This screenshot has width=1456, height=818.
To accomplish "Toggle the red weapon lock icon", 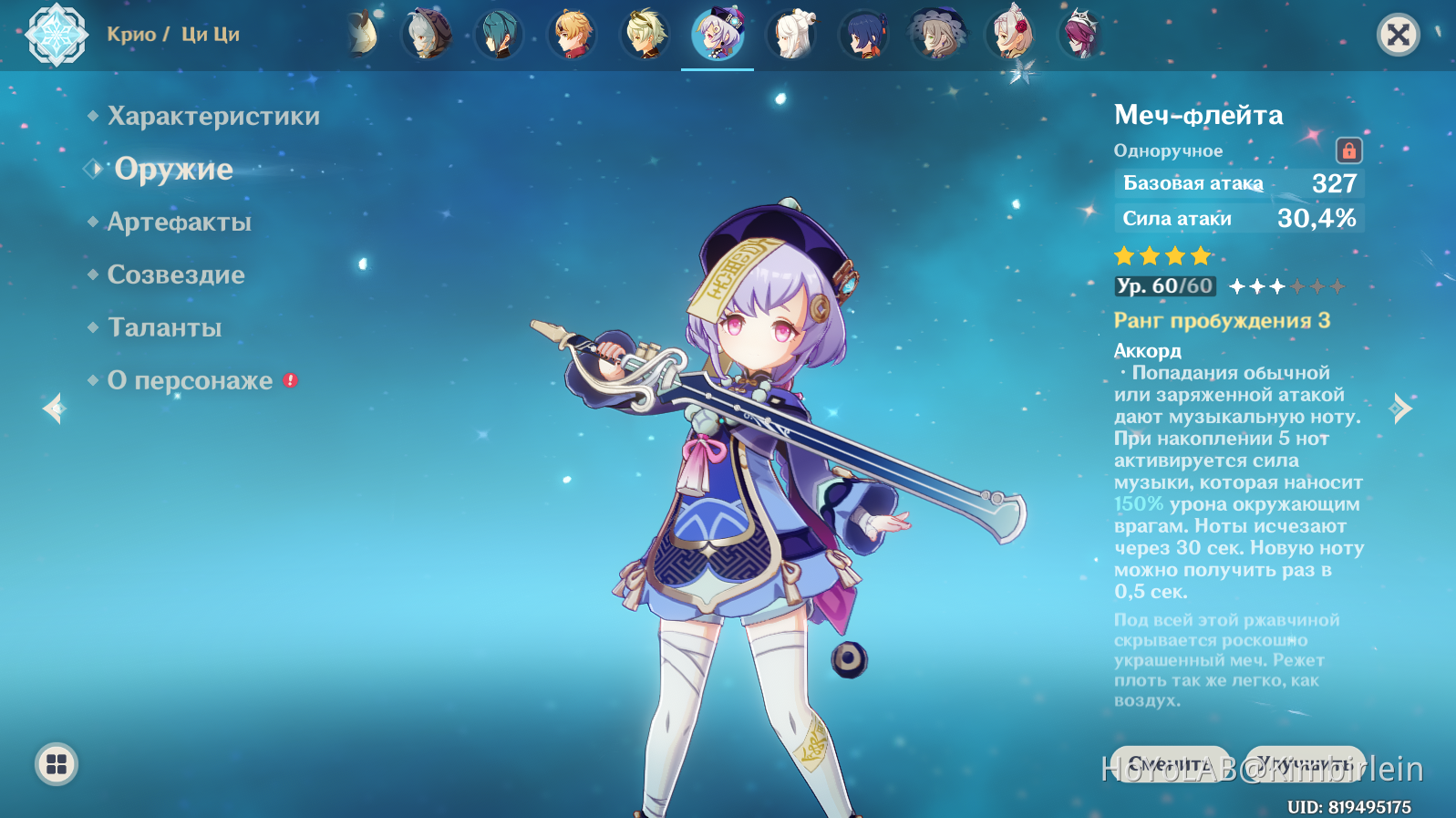I will click(1348, 150).
